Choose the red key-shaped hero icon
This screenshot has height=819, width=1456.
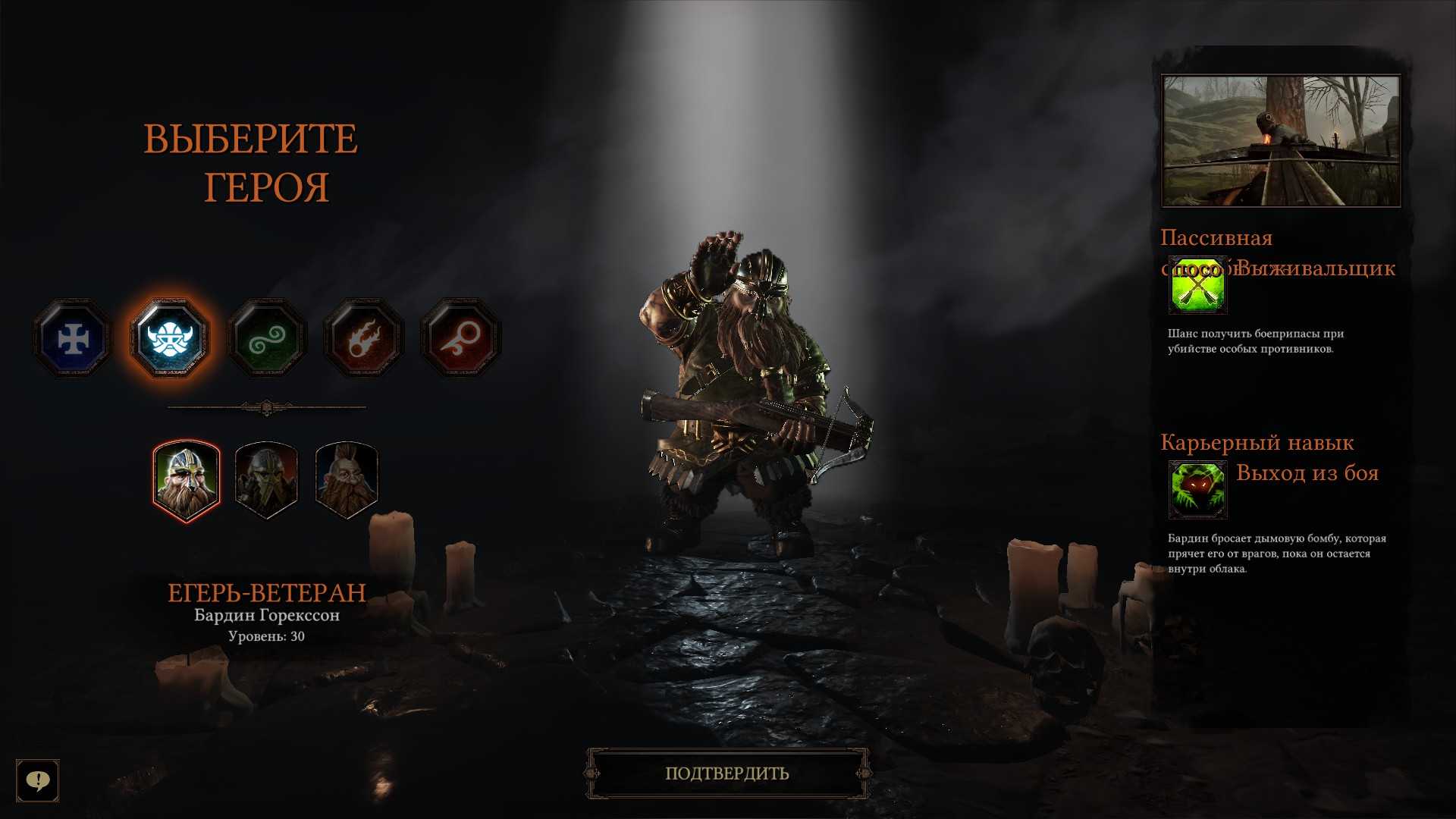click(461, 338)
